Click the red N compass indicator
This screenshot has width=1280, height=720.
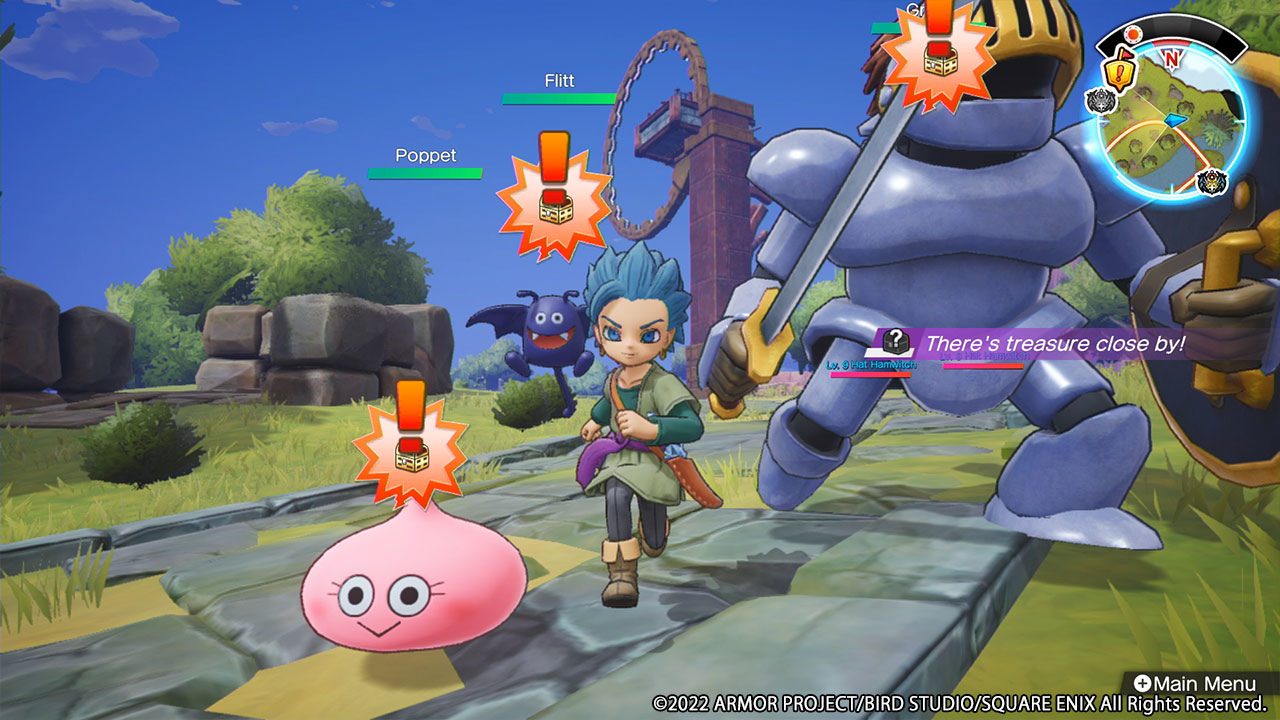tap(1170, 58)
